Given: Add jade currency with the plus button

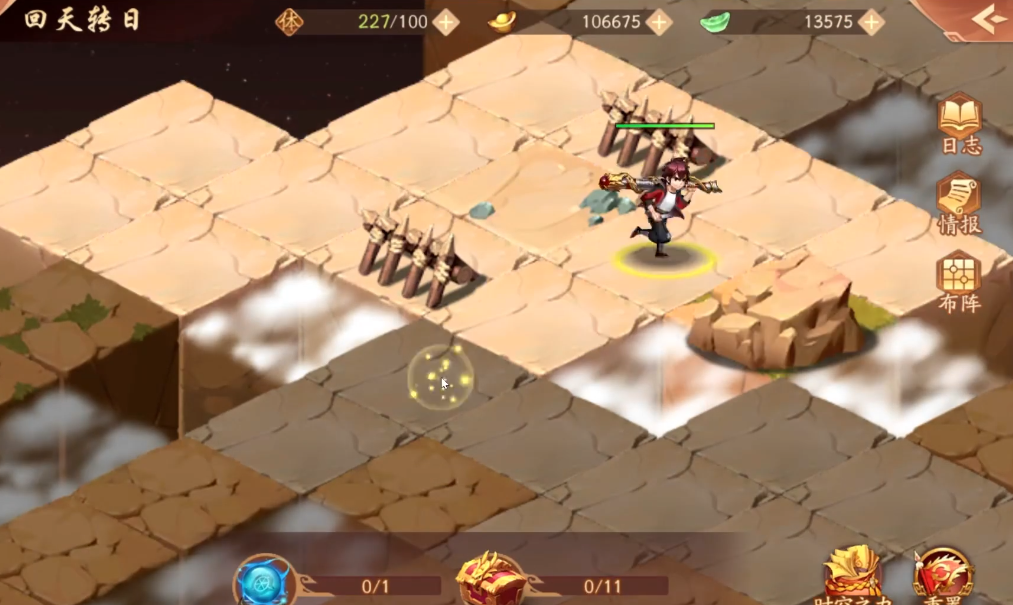Looking at the screenshot, I should tap(871, 22).
